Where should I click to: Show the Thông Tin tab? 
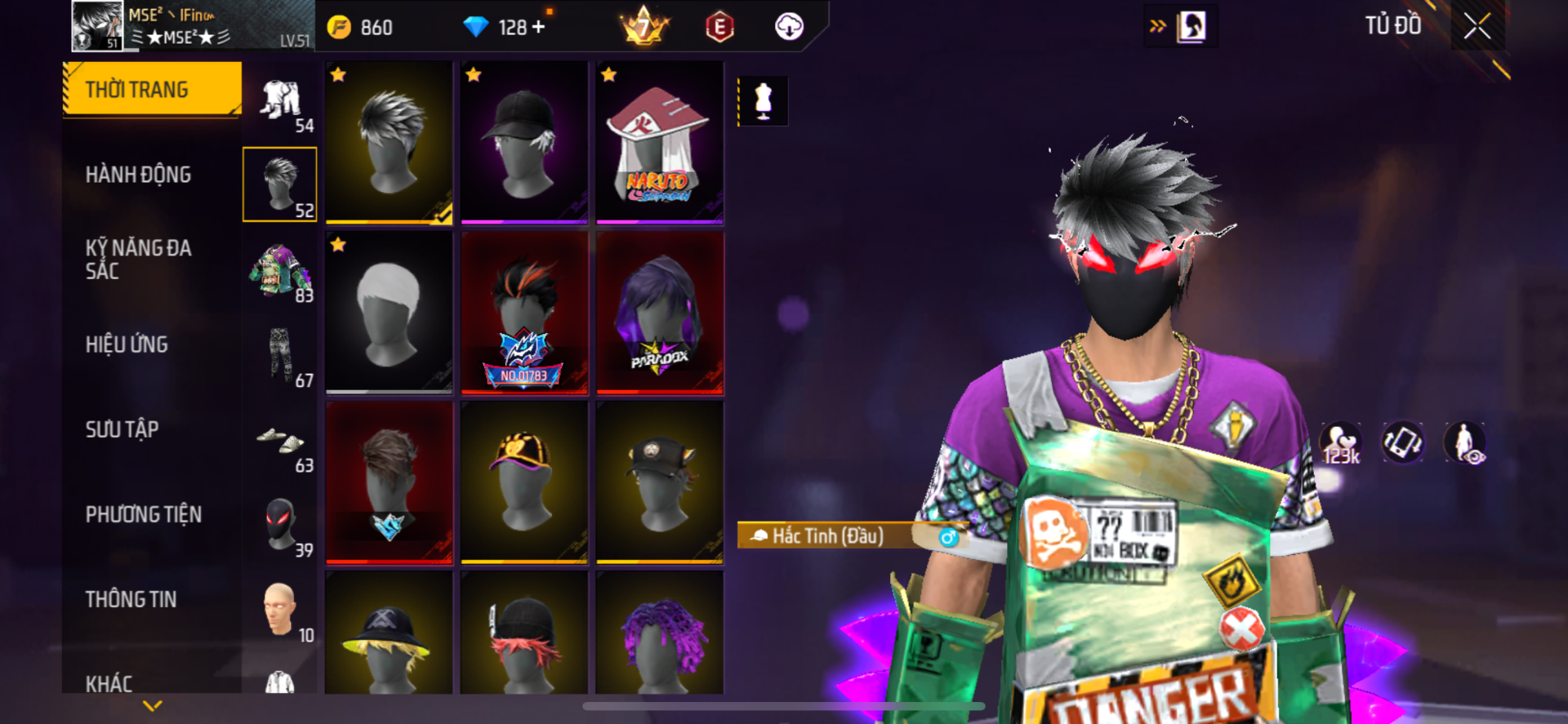(131, 599)
